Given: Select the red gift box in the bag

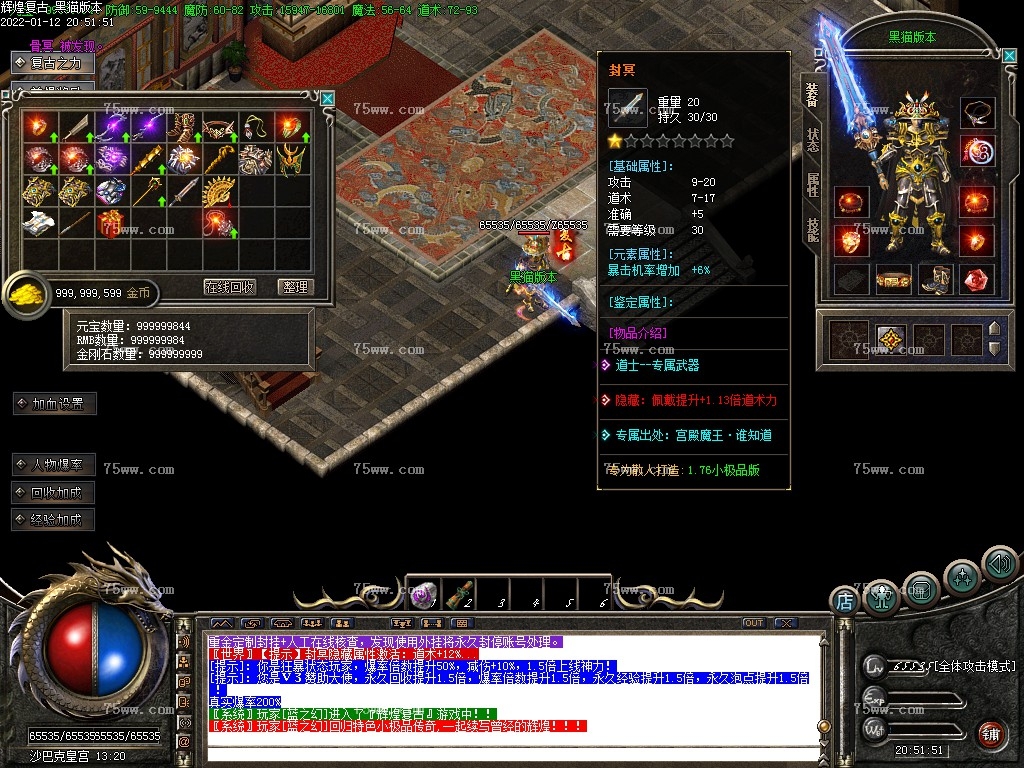Looking at the screenshot, I should pyautogui.click(x=110, y=223).
